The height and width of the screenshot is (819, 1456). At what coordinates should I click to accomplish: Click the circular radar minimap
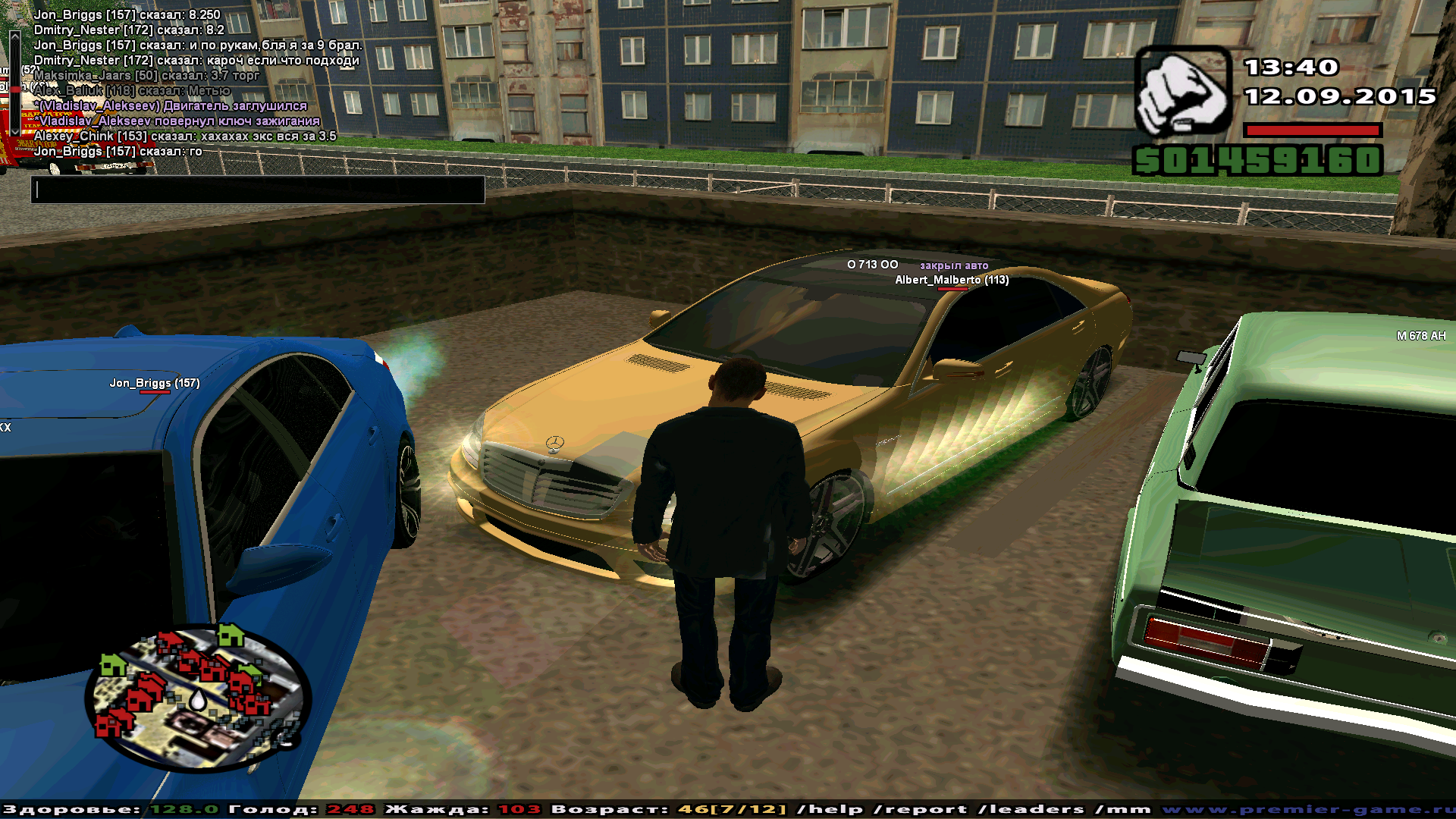coord(197,698)
